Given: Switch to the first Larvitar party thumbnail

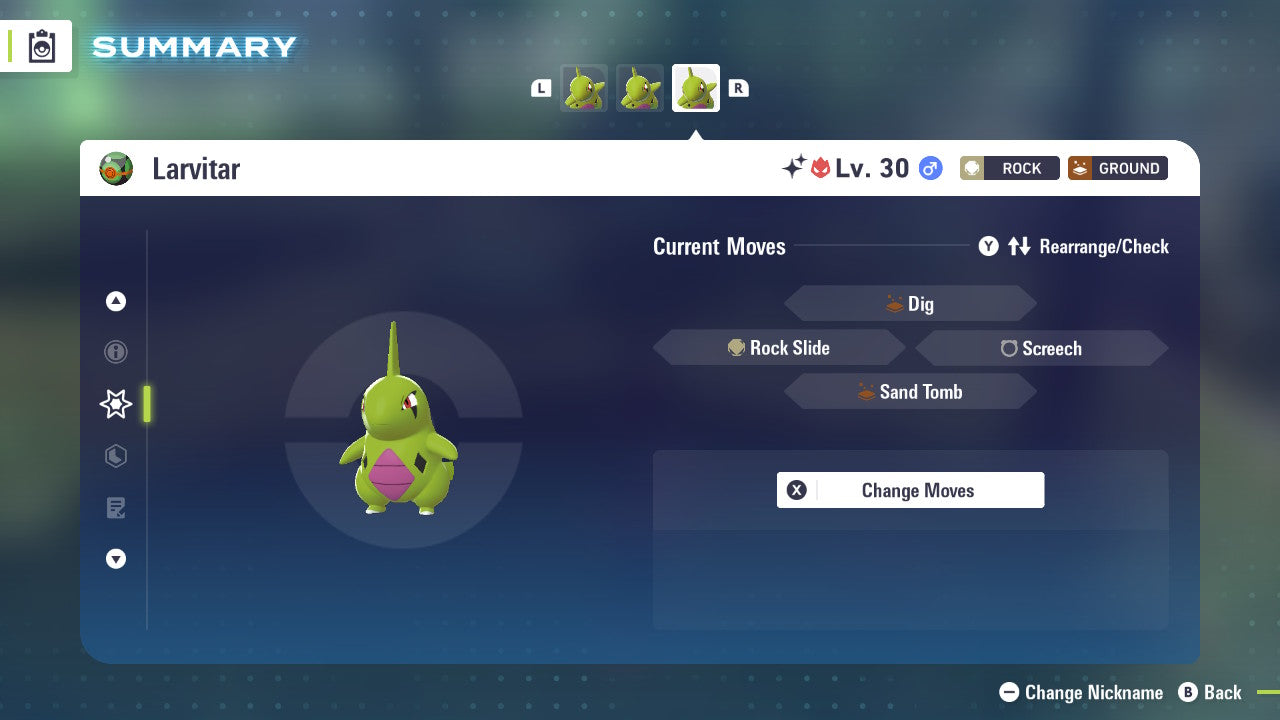Looking at the screenshot, I should click(x=584, y=88).
